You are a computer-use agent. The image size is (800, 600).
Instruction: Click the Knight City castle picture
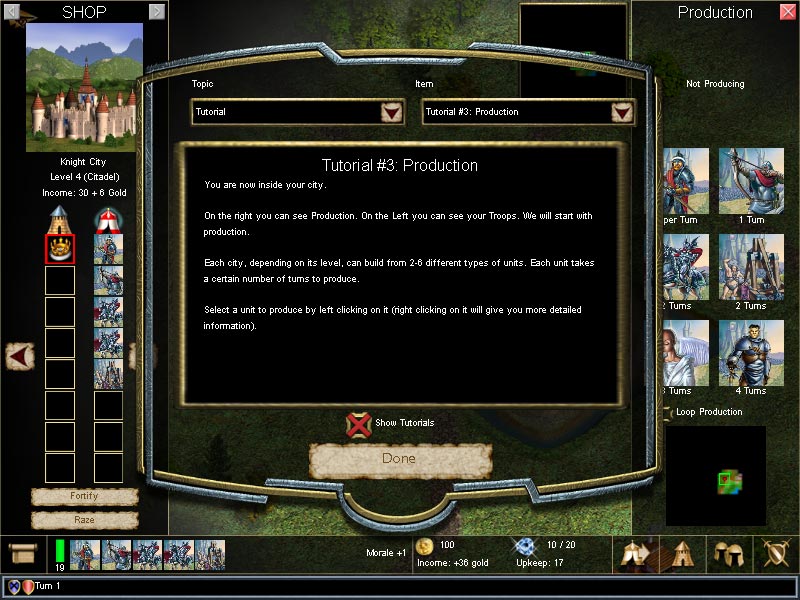tap(84, 87)
